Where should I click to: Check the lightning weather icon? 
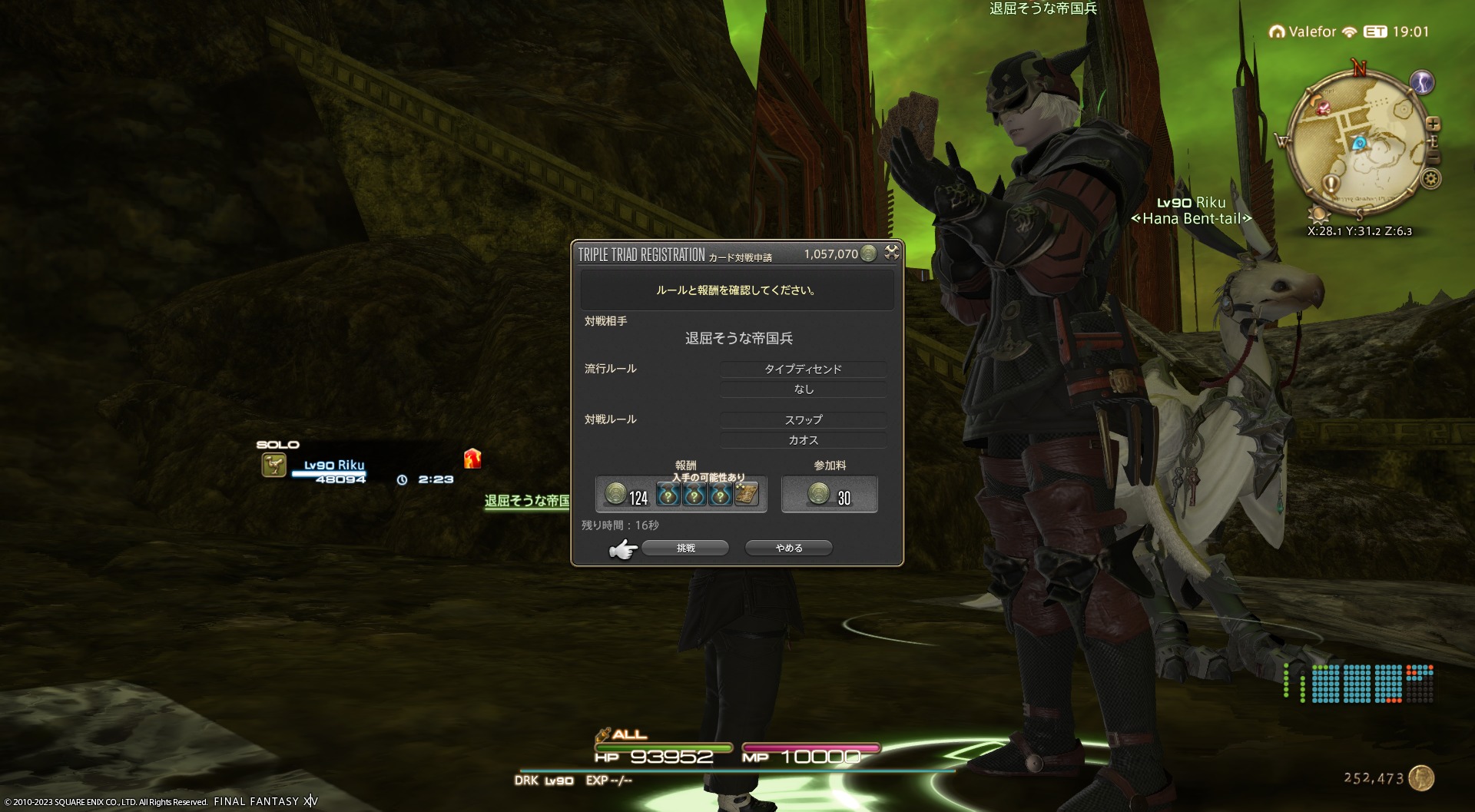coord(1422,82)
